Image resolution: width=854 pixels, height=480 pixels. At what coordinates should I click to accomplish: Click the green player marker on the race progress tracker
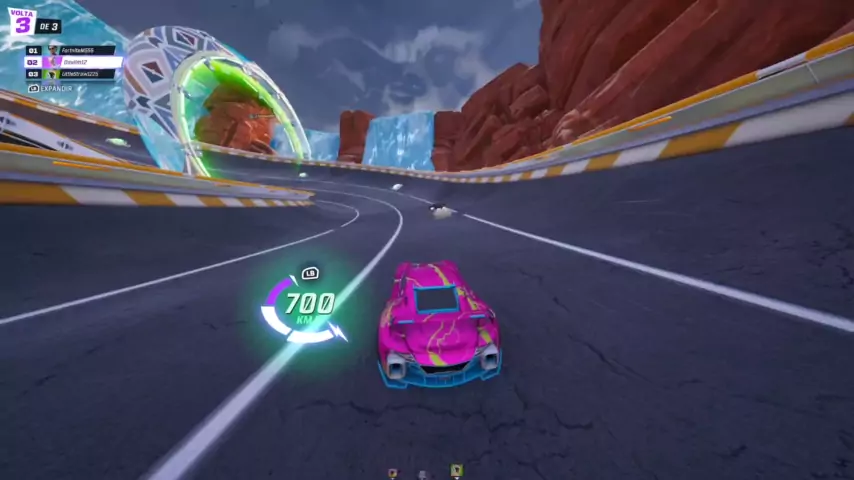click(x=456, y=470)
